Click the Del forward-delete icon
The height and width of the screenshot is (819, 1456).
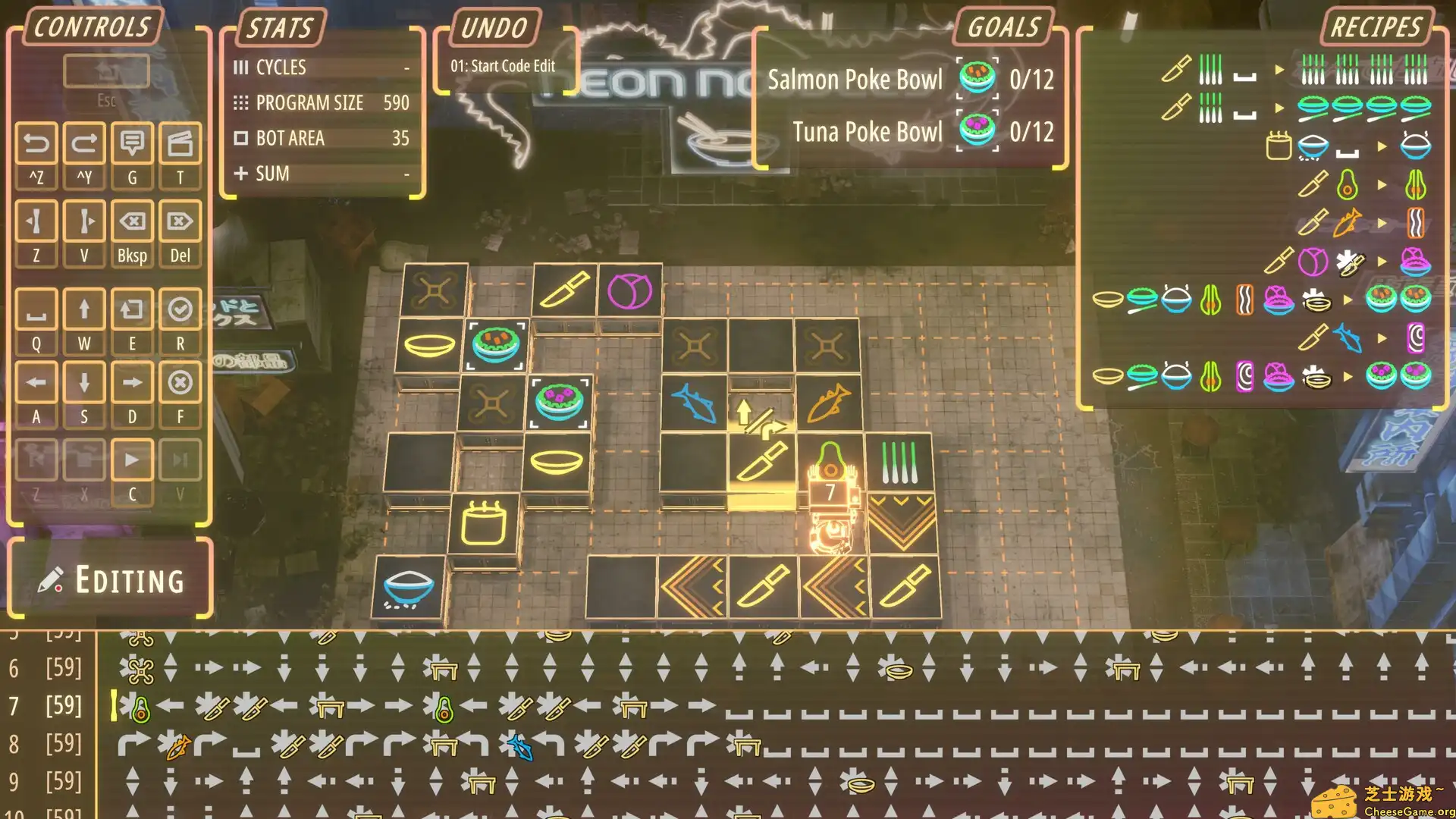tap(180, 222)
